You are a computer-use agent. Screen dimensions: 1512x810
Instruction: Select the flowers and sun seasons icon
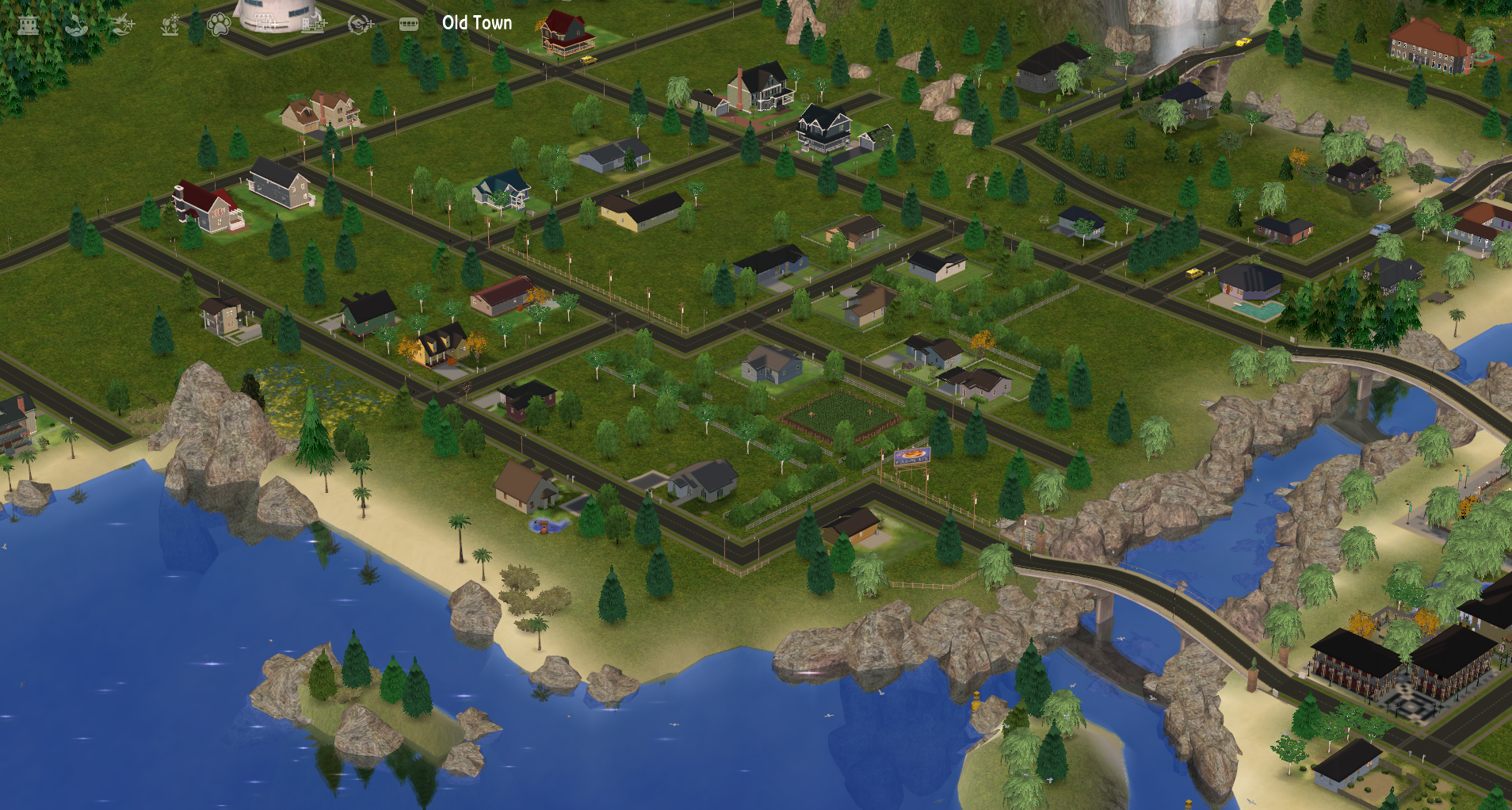[170, 25]
